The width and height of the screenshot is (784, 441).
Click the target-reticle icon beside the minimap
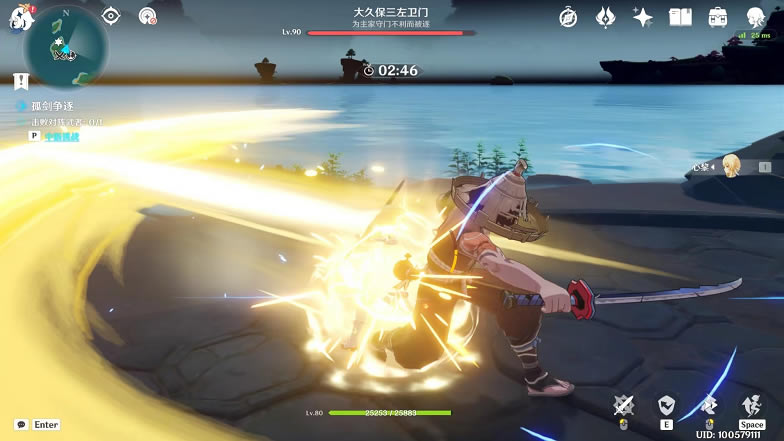coord(111,16)
